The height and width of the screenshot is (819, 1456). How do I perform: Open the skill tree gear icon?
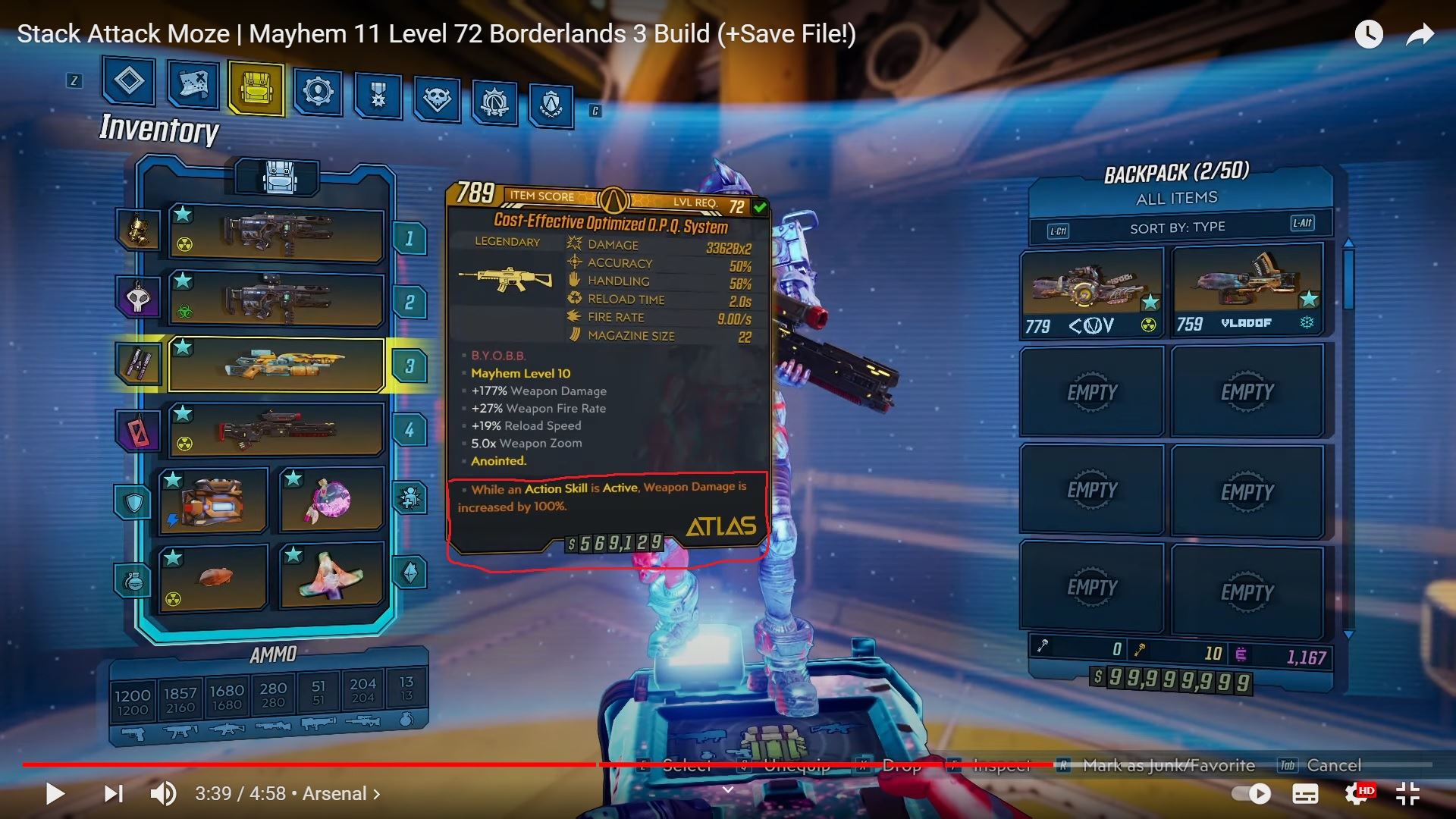318,91
